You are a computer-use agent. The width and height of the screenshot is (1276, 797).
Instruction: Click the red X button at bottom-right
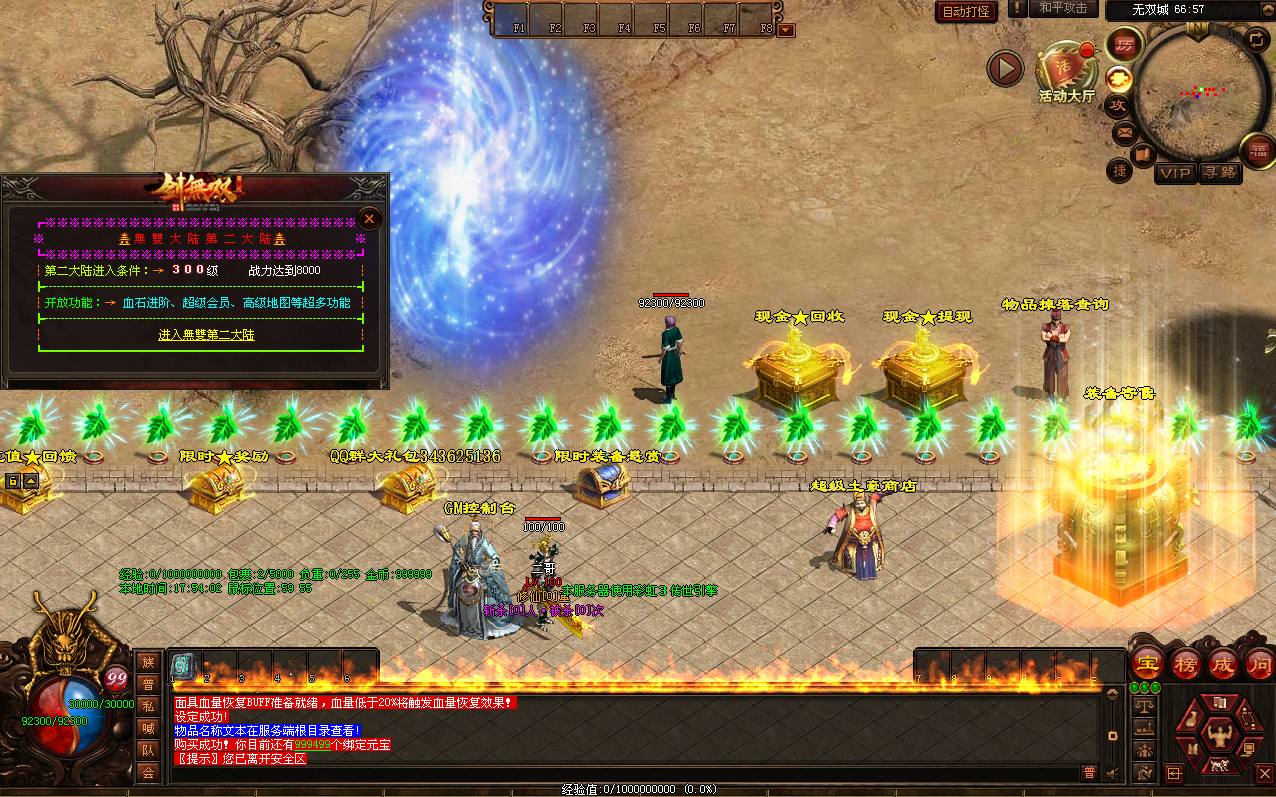click(x=1264, y=773)
